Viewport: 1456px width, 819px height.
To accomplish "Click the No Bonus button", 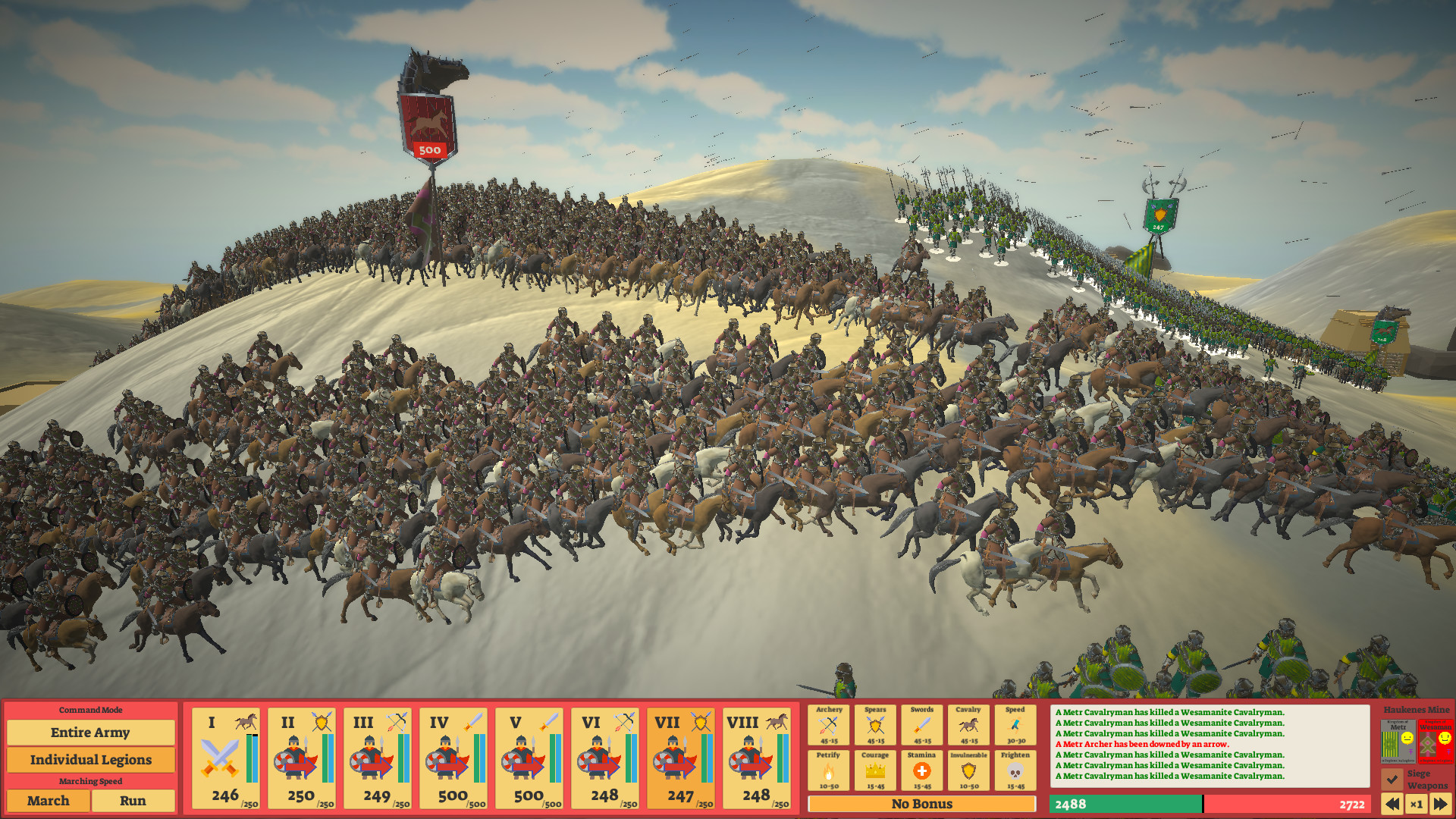I will (x=922, y=804).
